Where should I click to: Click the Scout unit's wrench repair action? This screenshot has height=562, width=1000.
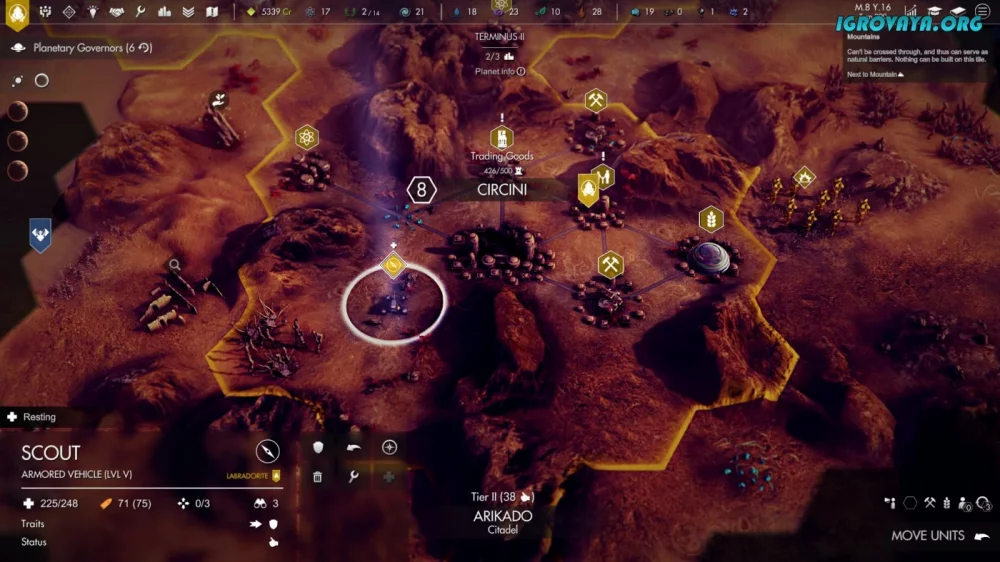point(353,477)
